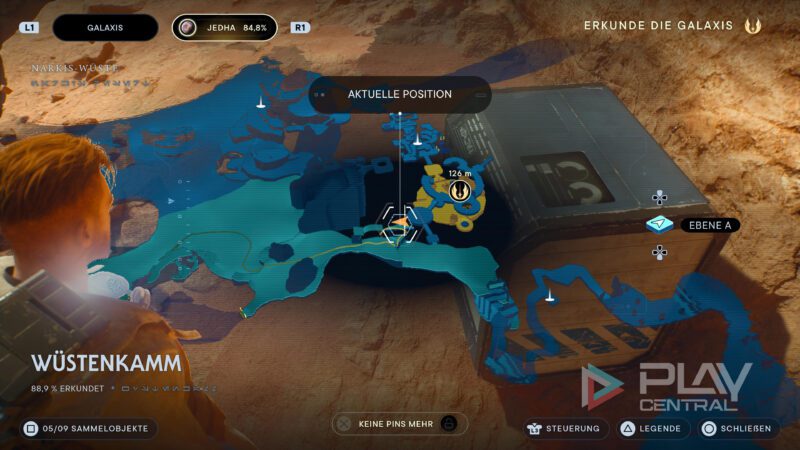The image size is (800, 450).
Task: Move up a level with the upper arrow
Action: 659,197
